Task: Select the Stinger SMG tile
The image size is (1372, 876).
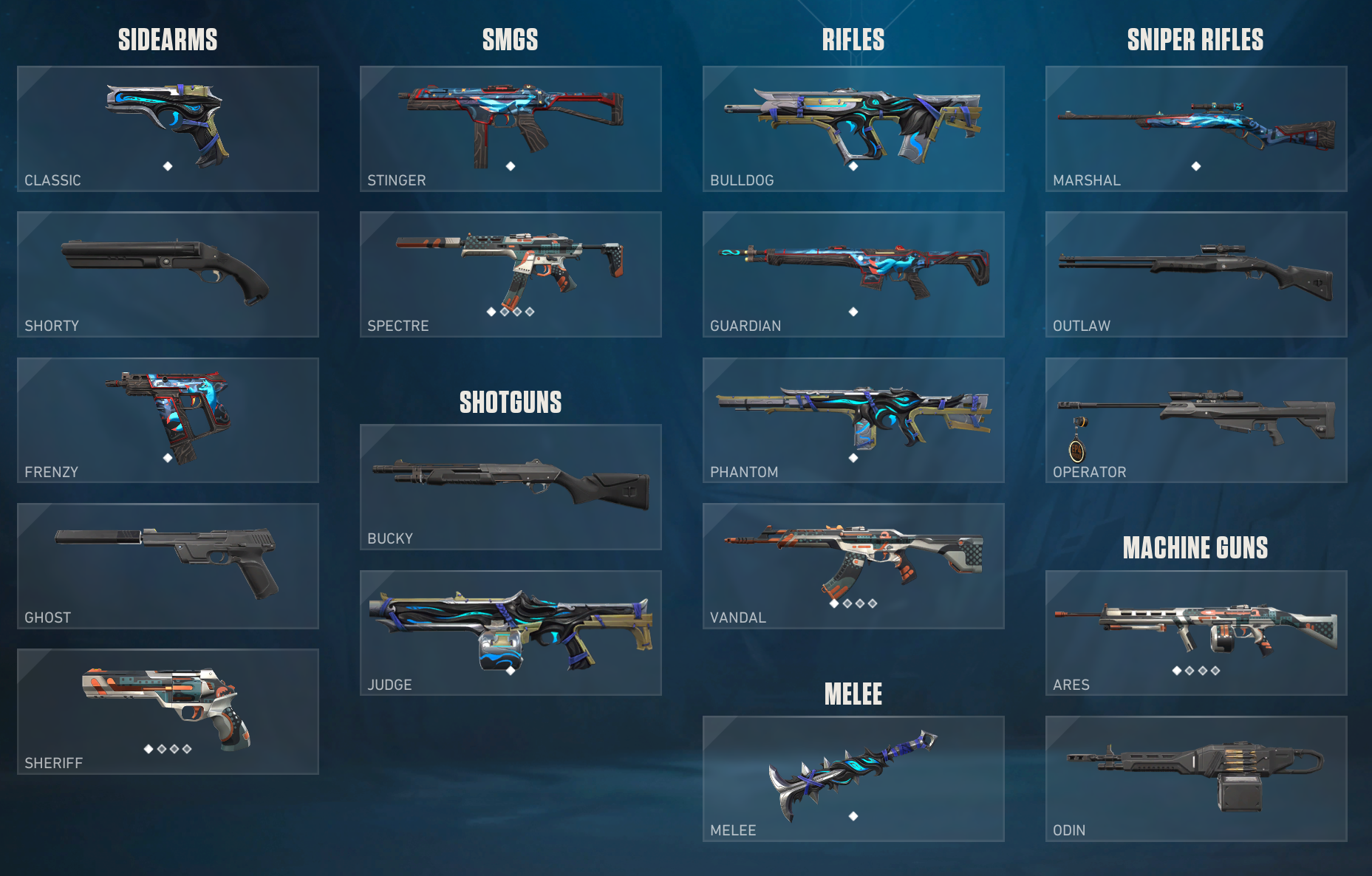Action: click(511, 129)
